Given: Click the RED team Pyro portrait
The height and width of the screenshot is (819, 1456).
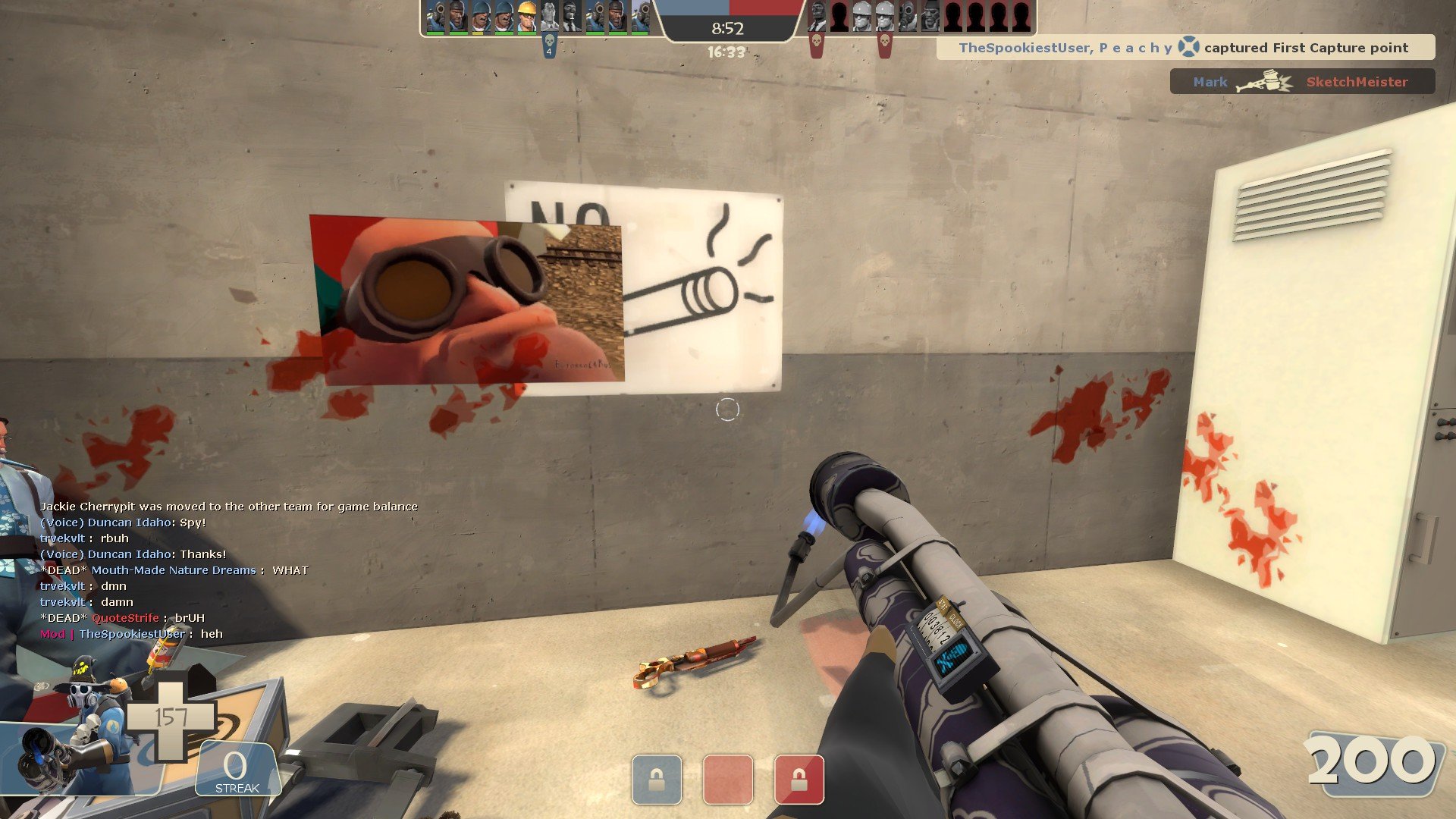Looking at the screenshot, I should tap(908, 17).
